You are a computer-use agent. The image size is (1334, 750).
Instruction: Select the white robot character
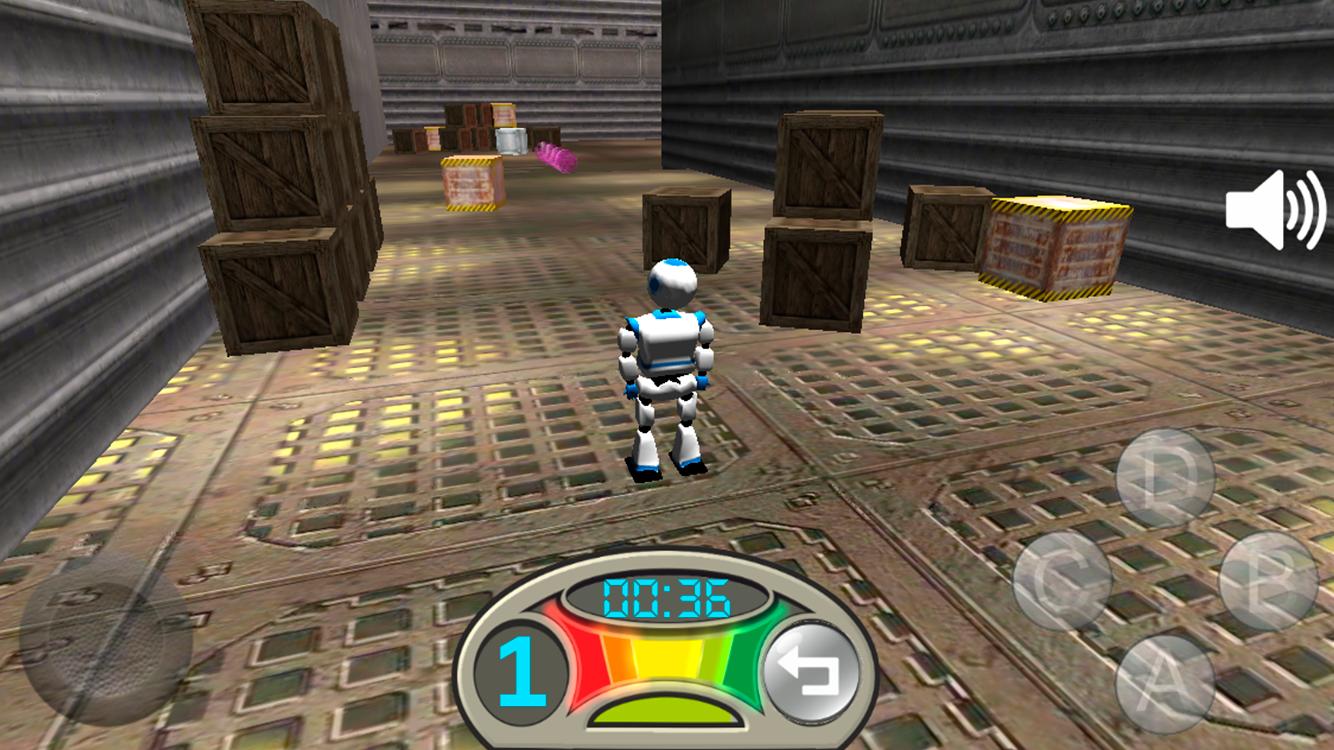pos(665,360)
